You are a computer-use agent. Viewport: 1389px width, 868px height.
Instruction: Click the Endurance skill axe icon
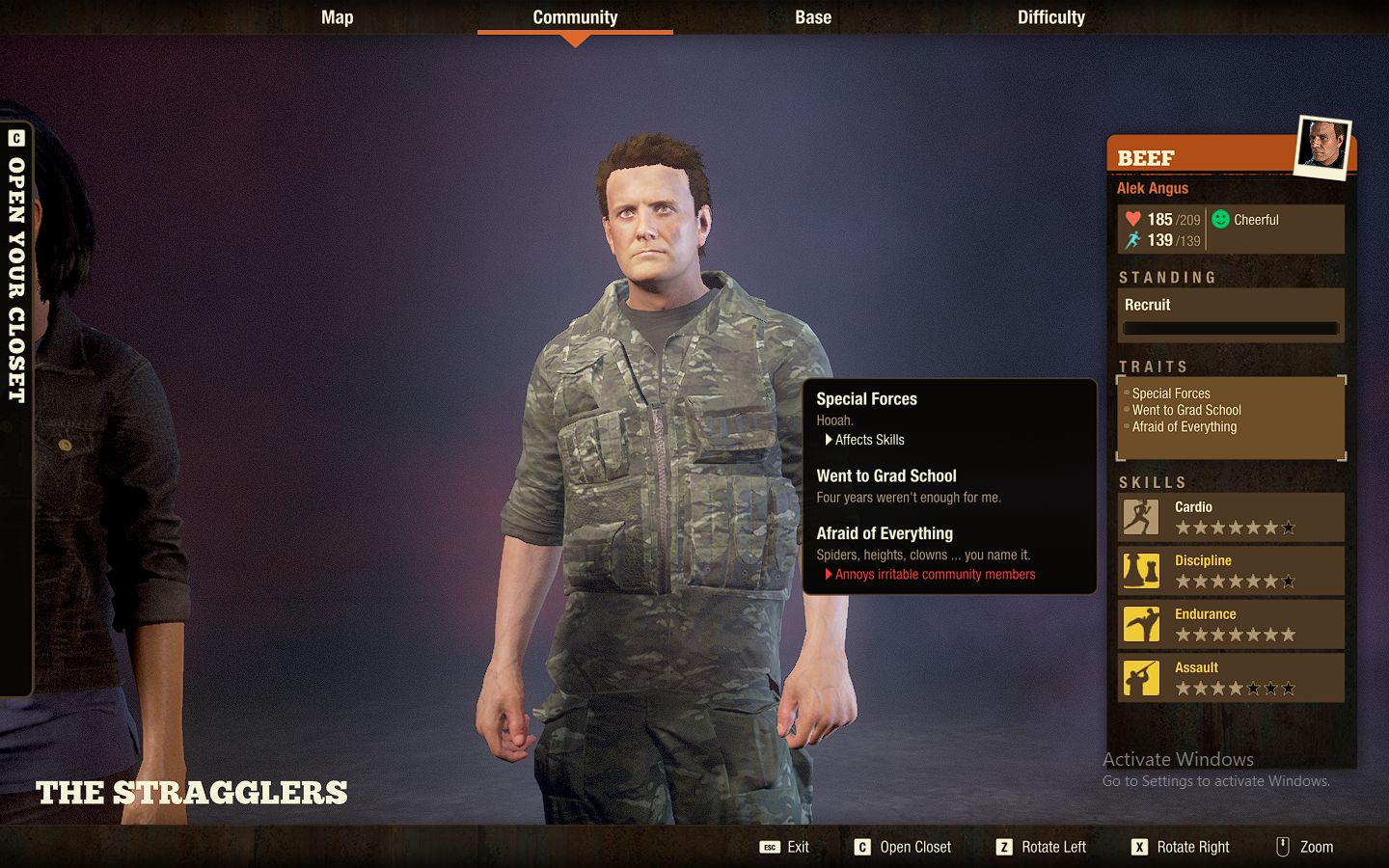point(1141,624)
